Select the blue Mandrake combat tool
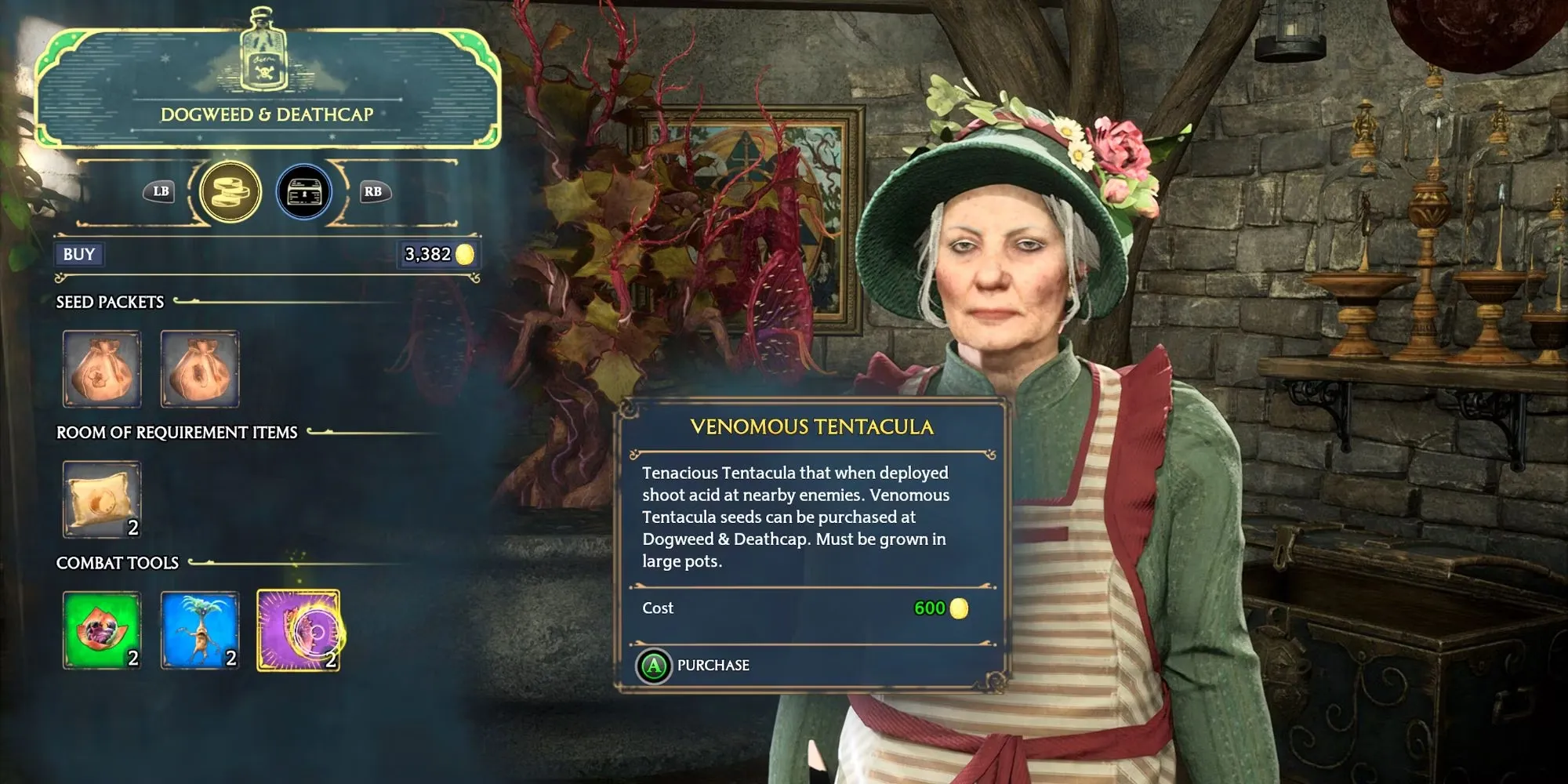 [x=199, y=630]
